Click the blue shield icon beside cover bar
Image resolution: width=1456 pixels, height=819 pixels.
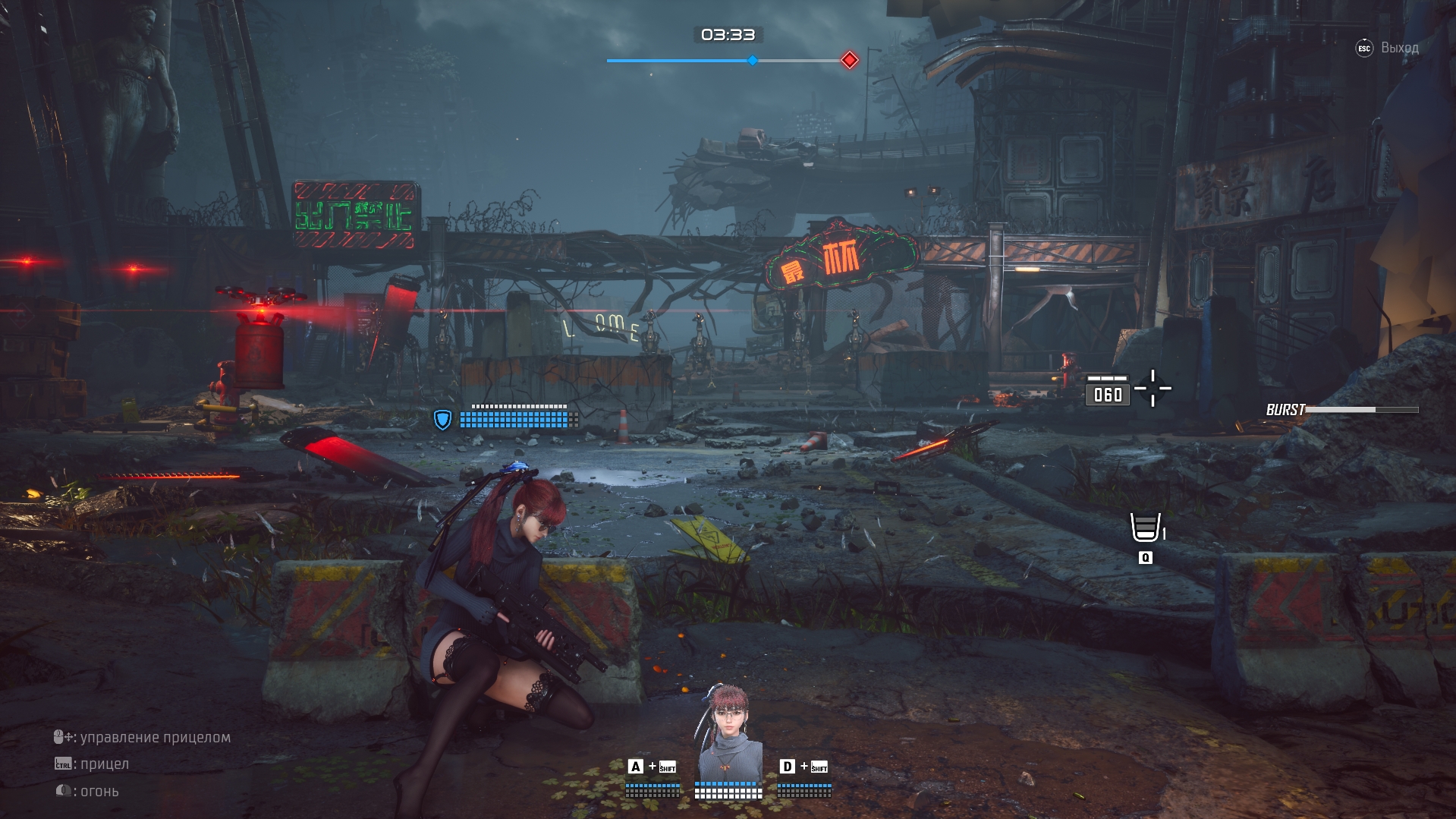442,419
